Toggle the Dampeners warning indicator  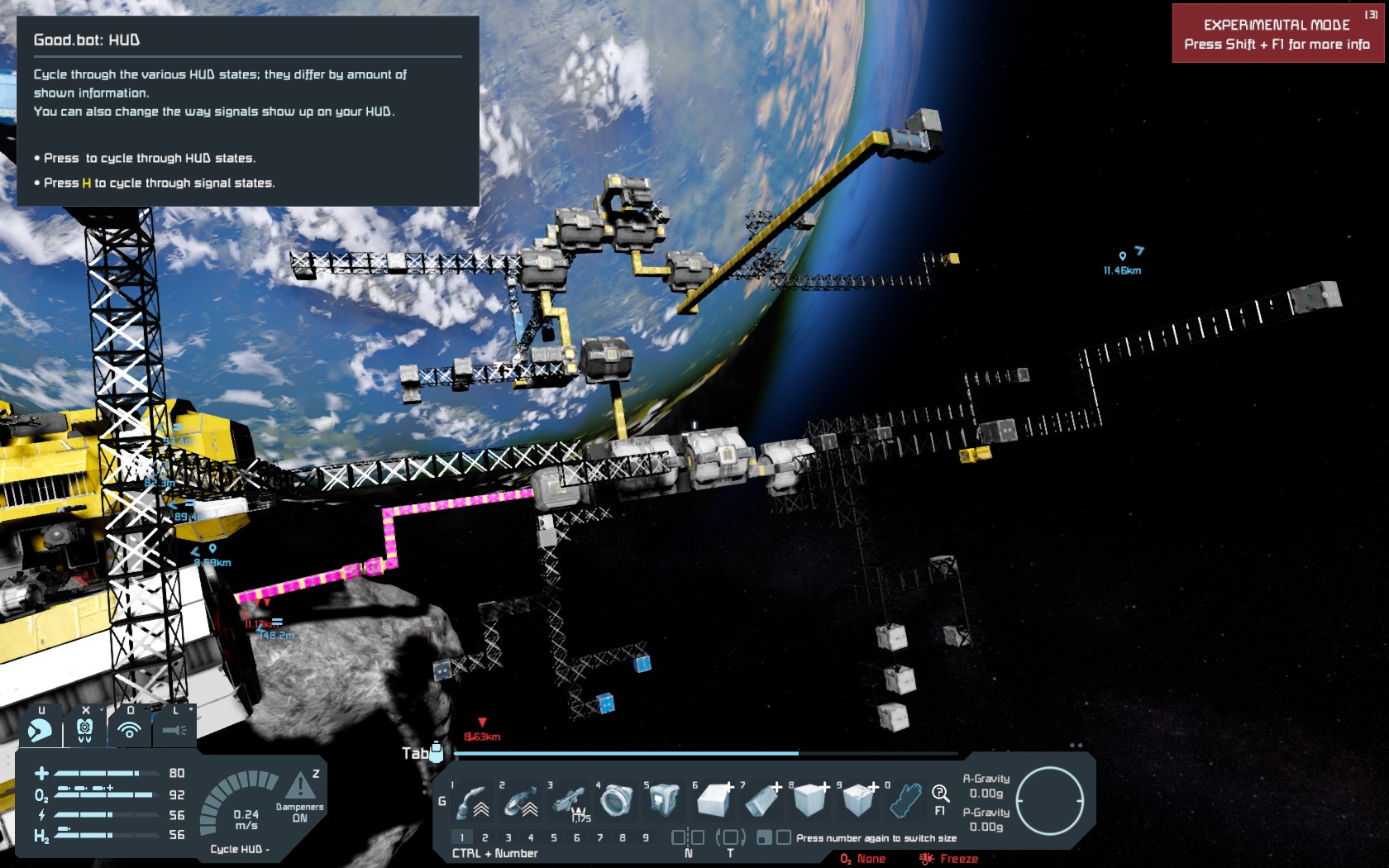point(299,786)
